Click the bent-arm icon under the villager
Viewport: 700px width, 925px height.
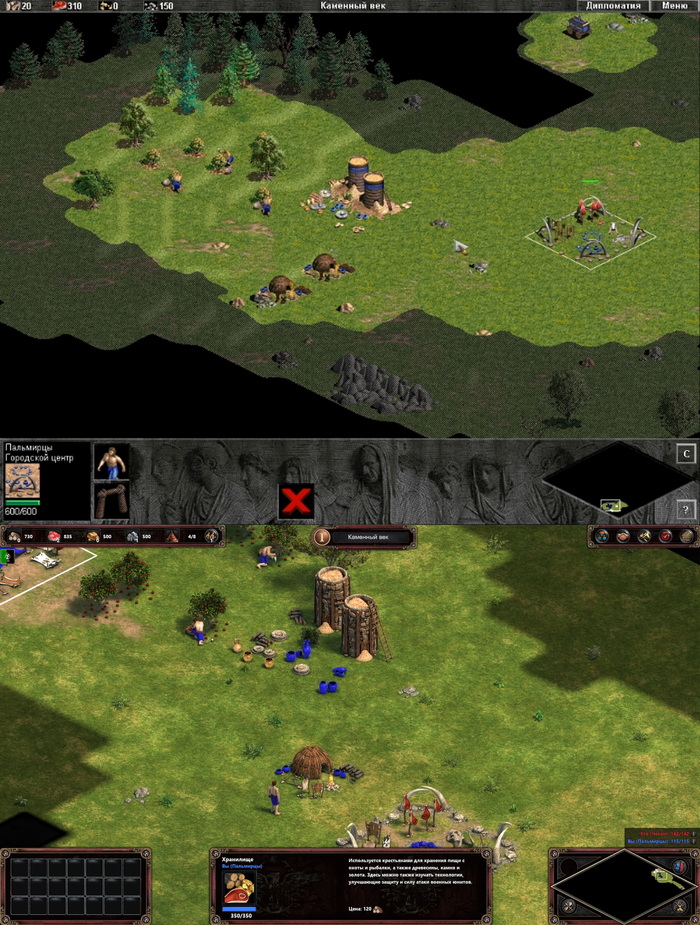pyautogui.click(x=111, y=500)
